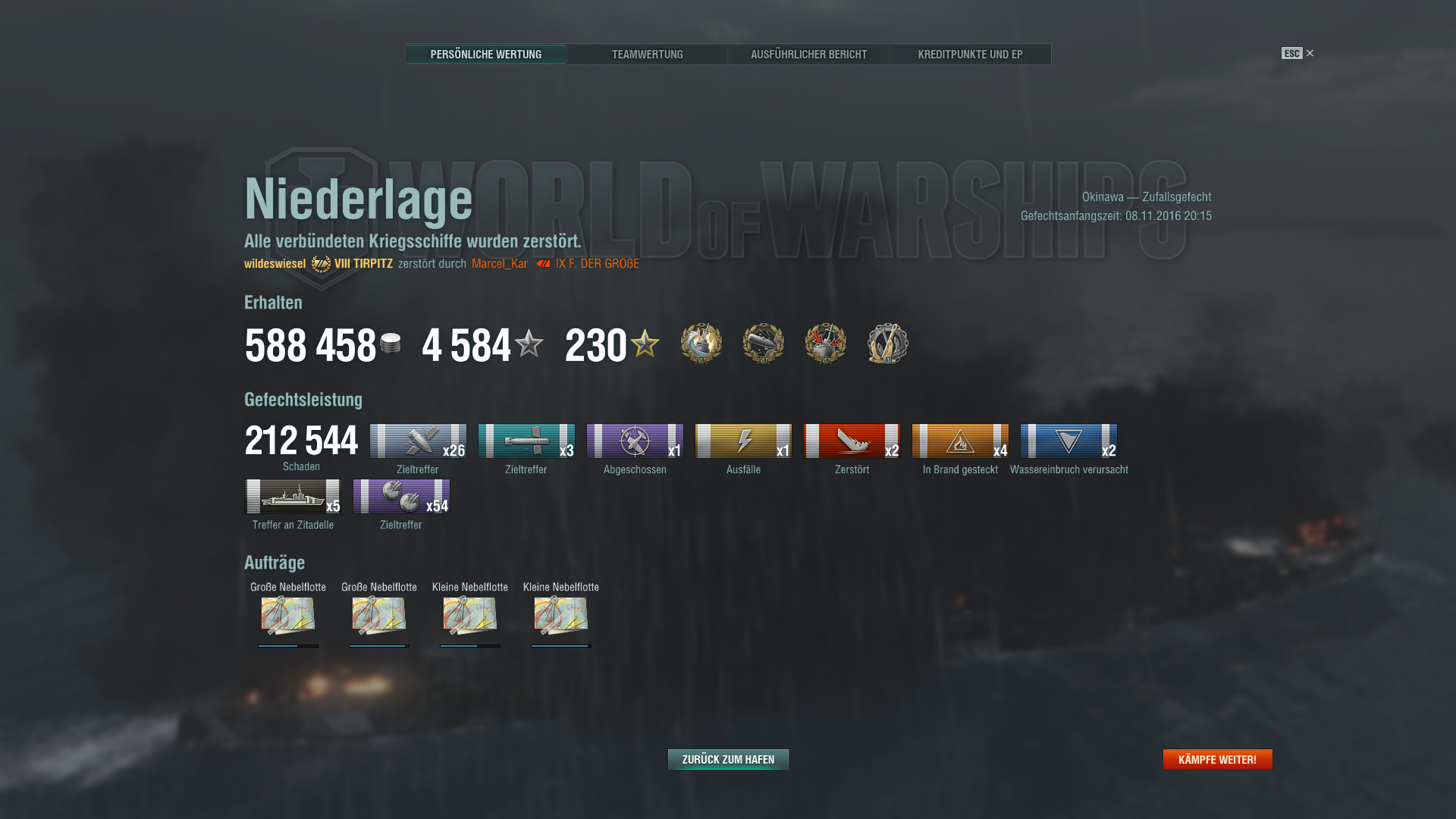
Task: Close the battle results screen
Action: coord(1309,53)
